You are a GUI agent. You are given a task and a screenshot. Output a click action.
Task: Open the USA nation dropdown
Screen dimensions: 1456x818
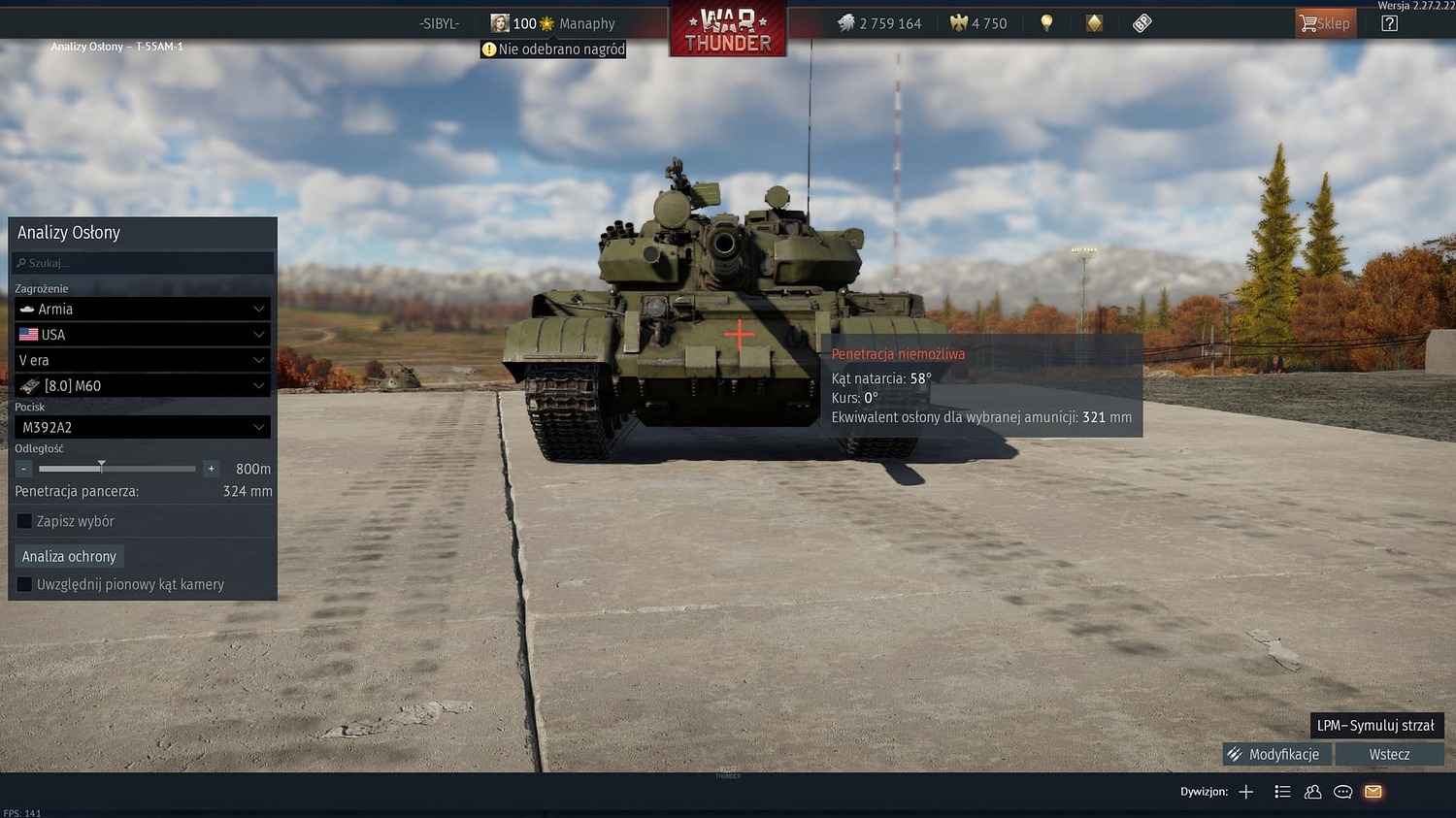(142, 334)
